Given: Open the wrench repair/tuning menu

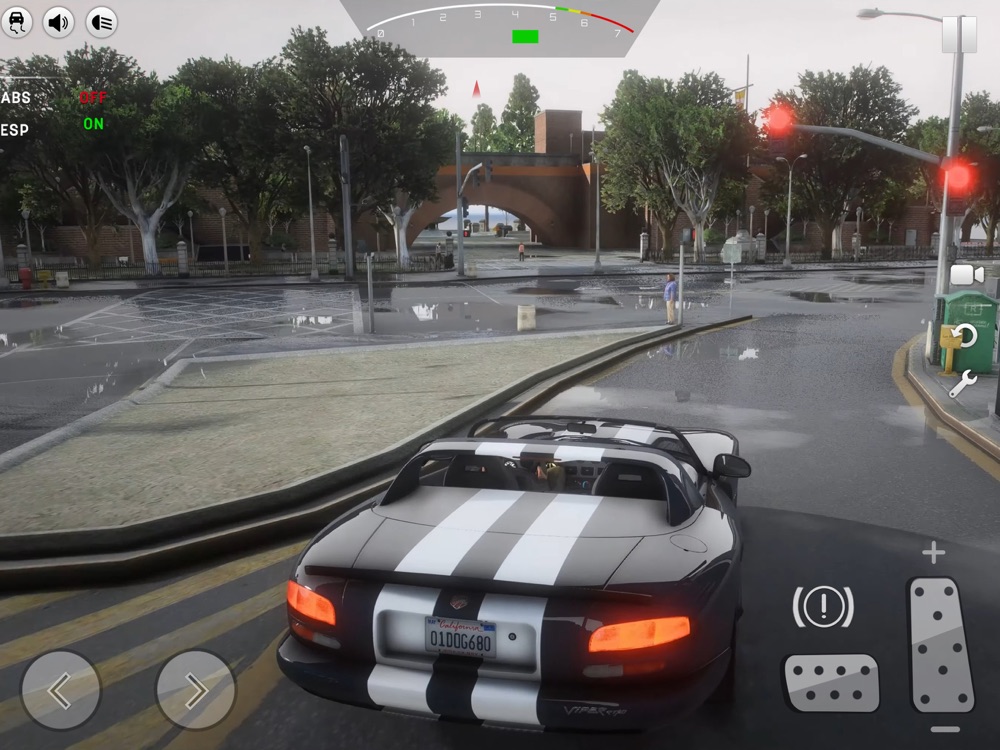Looking at the screenshot, I should (x=962, y=383).
